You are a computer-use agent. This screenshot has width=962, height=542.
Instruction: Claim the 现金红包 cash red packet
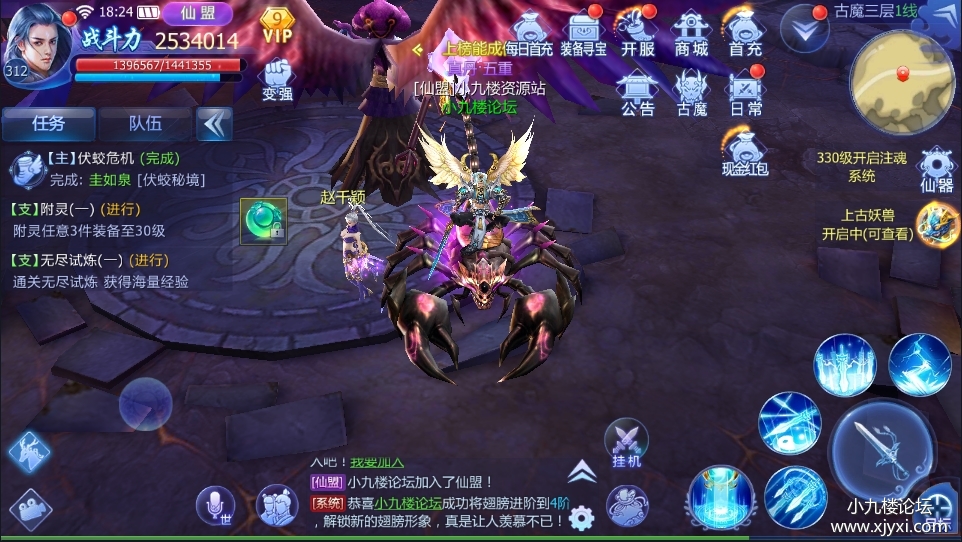[745, 151]
